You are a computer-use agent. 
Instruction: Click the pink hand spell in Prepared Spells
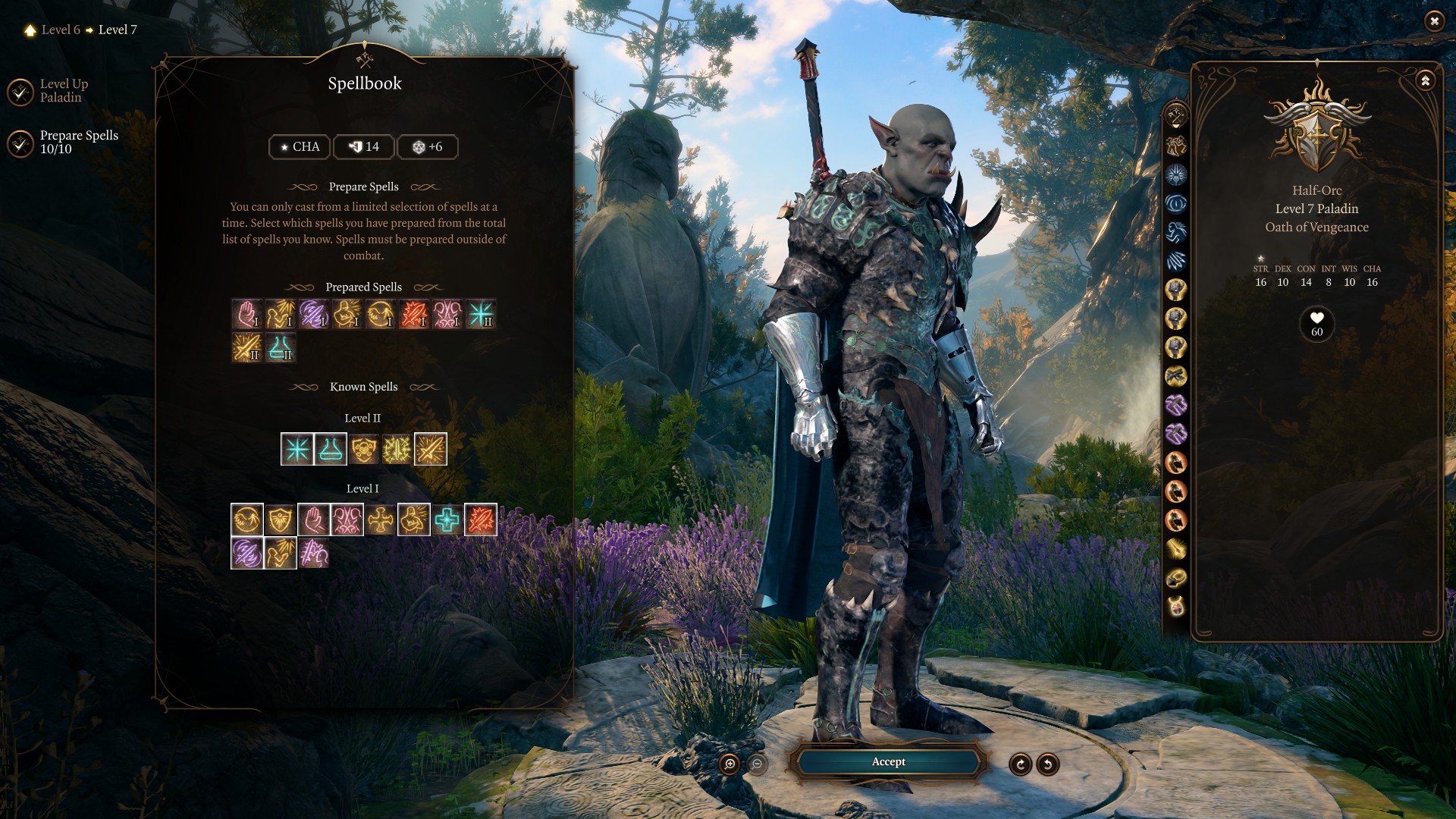point(247,314)
